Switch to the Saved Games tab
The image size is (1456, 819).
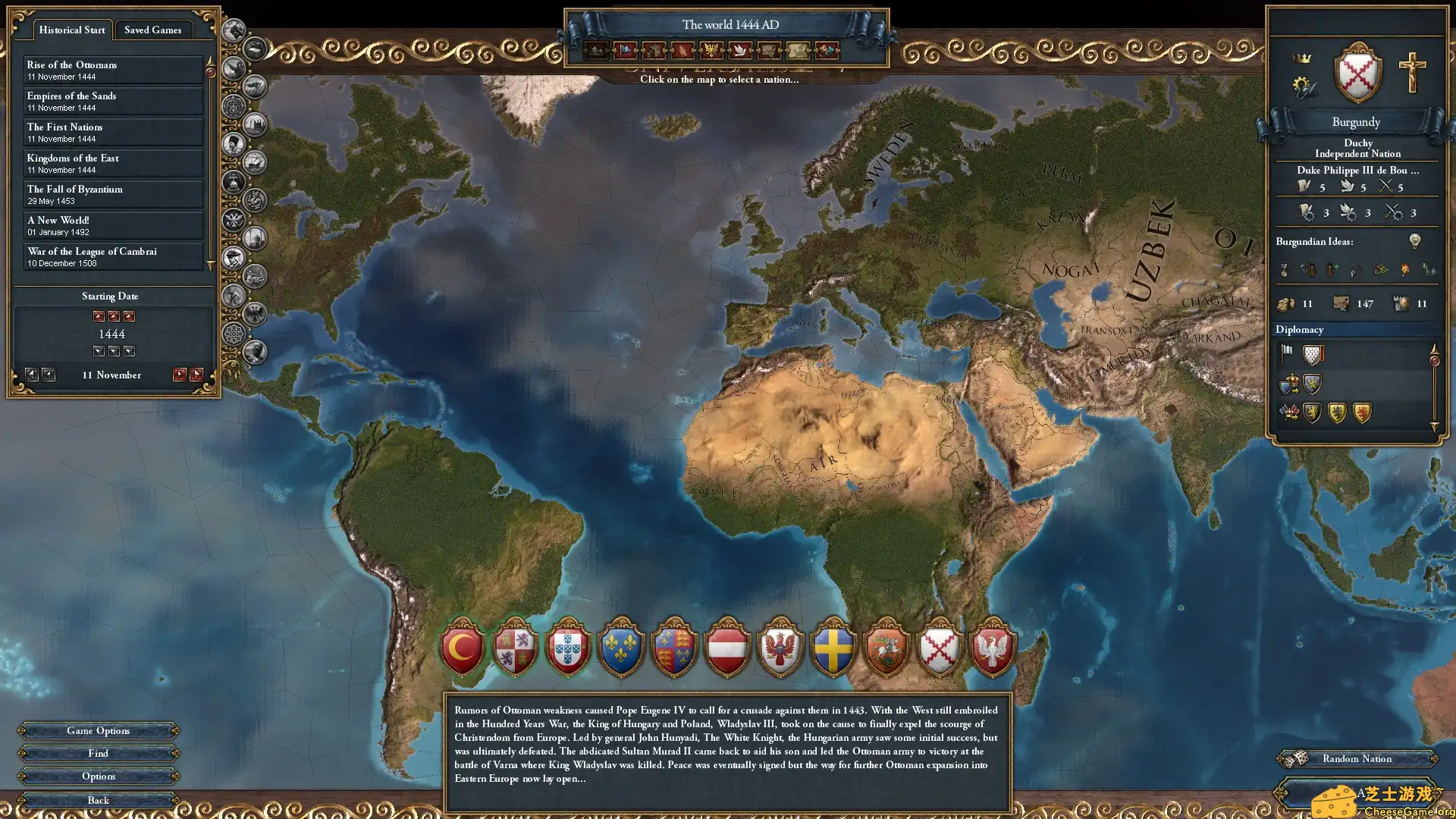pos(153,30)
